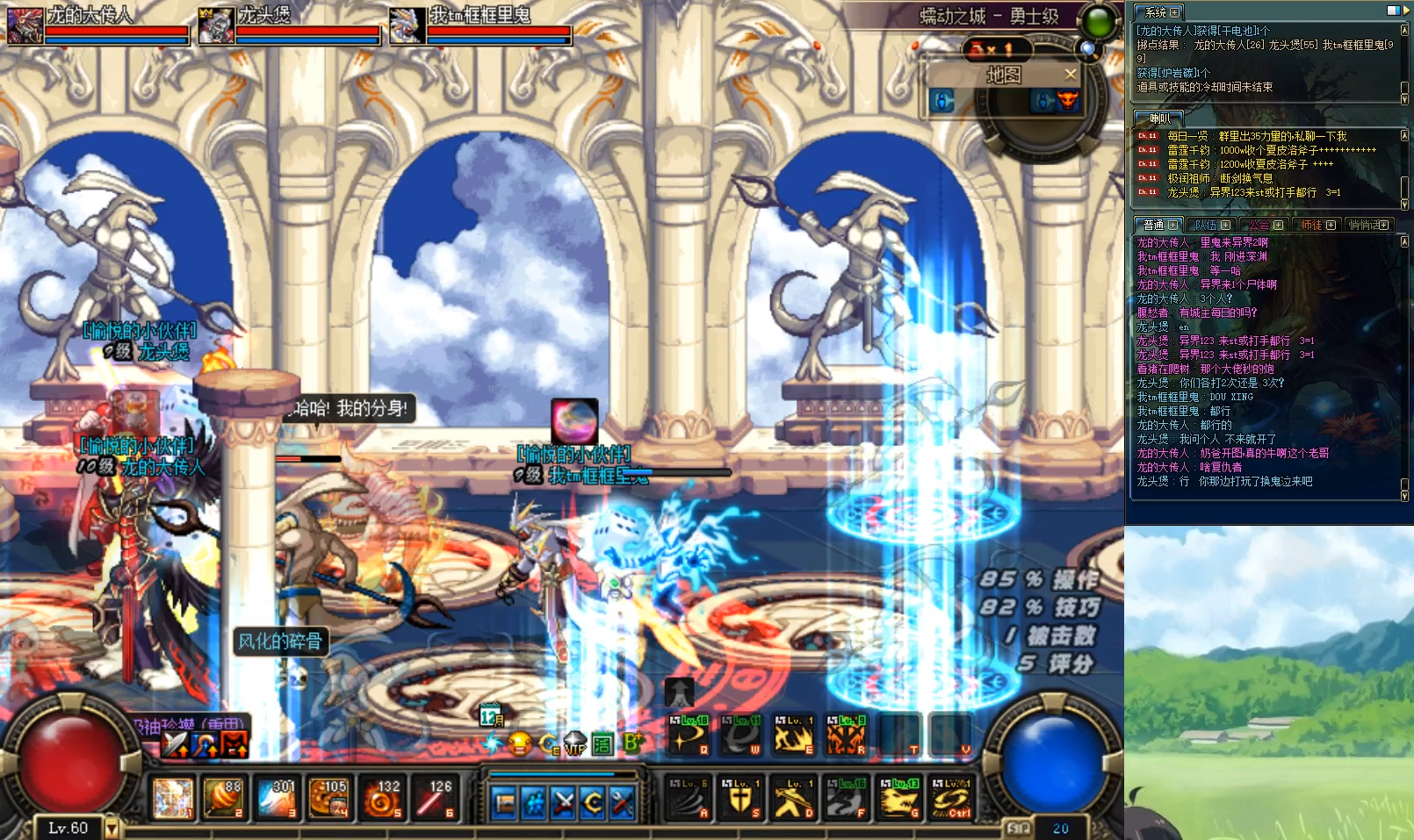Open the crossed swords menu button

[x=564, y=803]
